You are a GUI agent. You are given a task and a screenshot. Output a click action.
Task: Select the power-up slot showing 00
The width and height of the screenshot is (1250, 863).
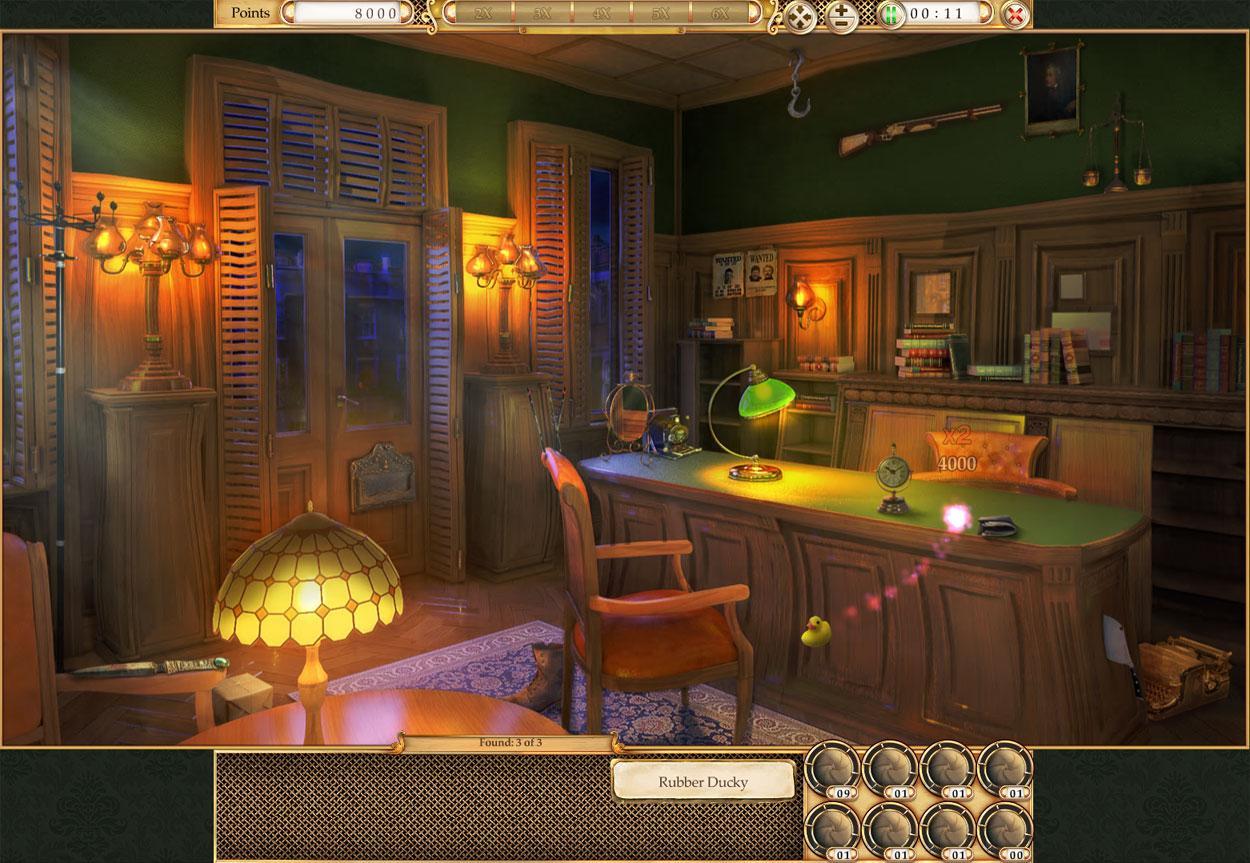tap(1006, 829)
